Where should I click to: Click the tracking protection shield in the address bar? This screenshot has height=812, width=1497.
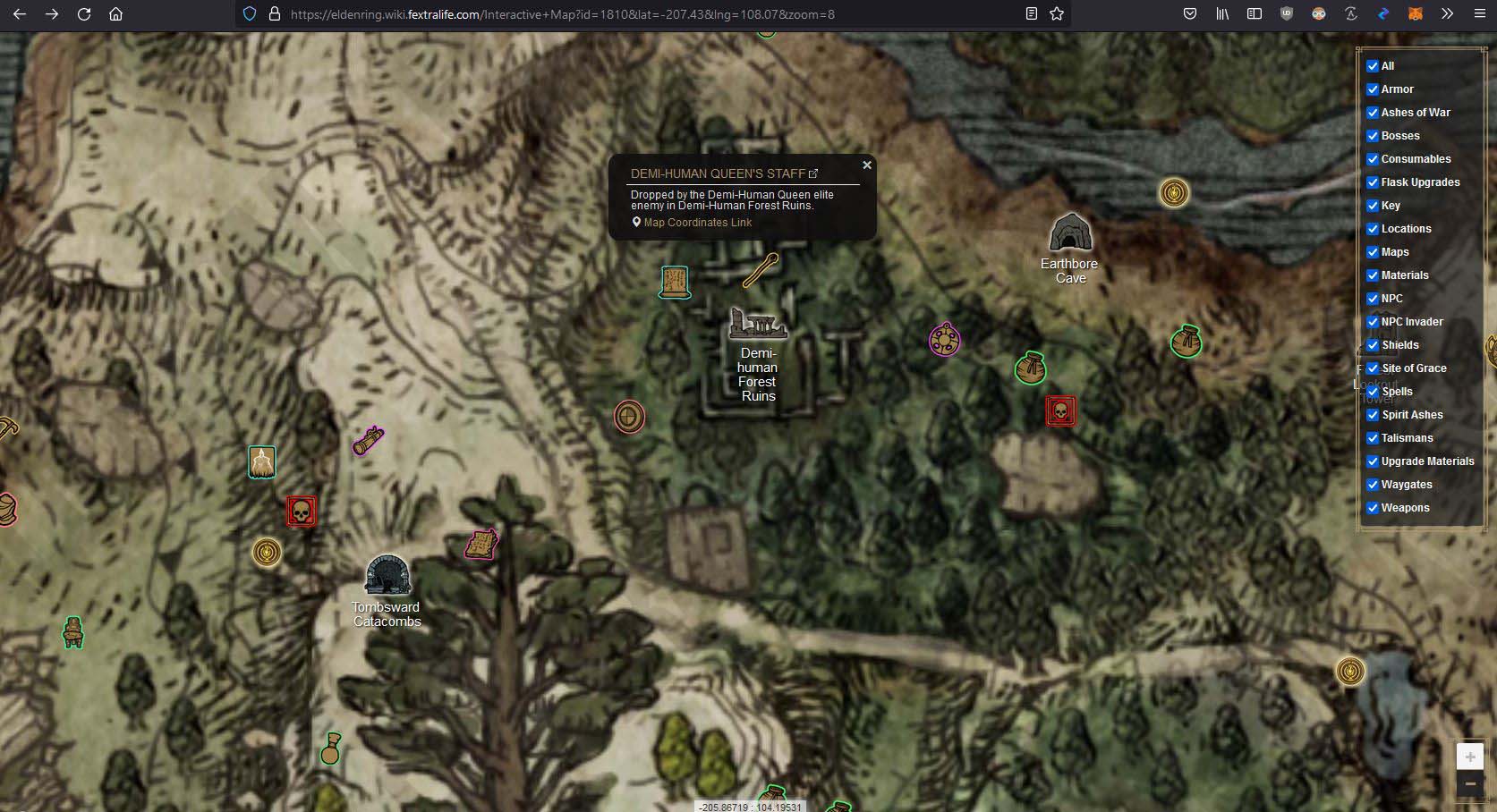[248, 13]
